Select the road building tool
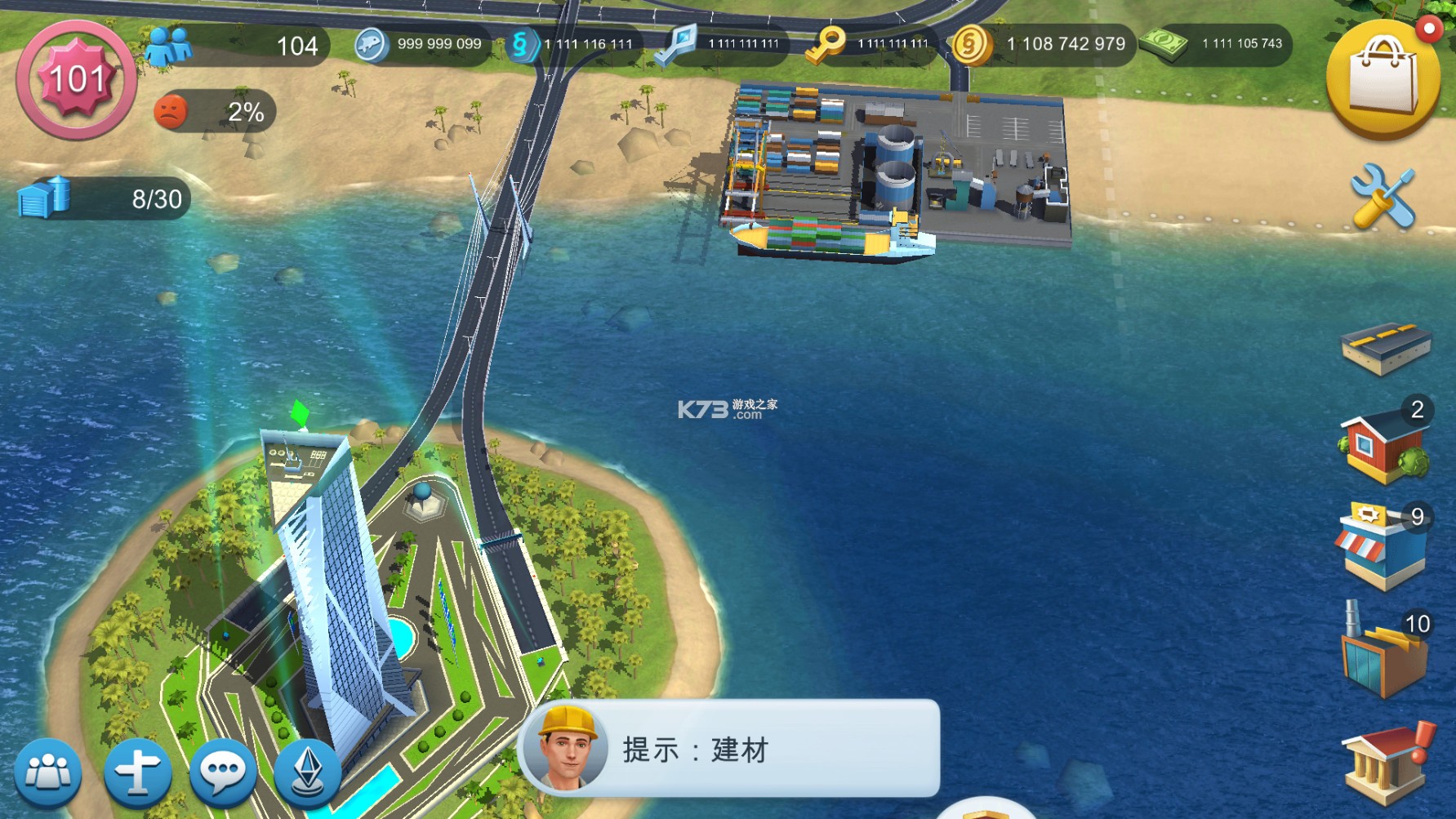Screen dimensions: 1456x819 point(1385,348)
